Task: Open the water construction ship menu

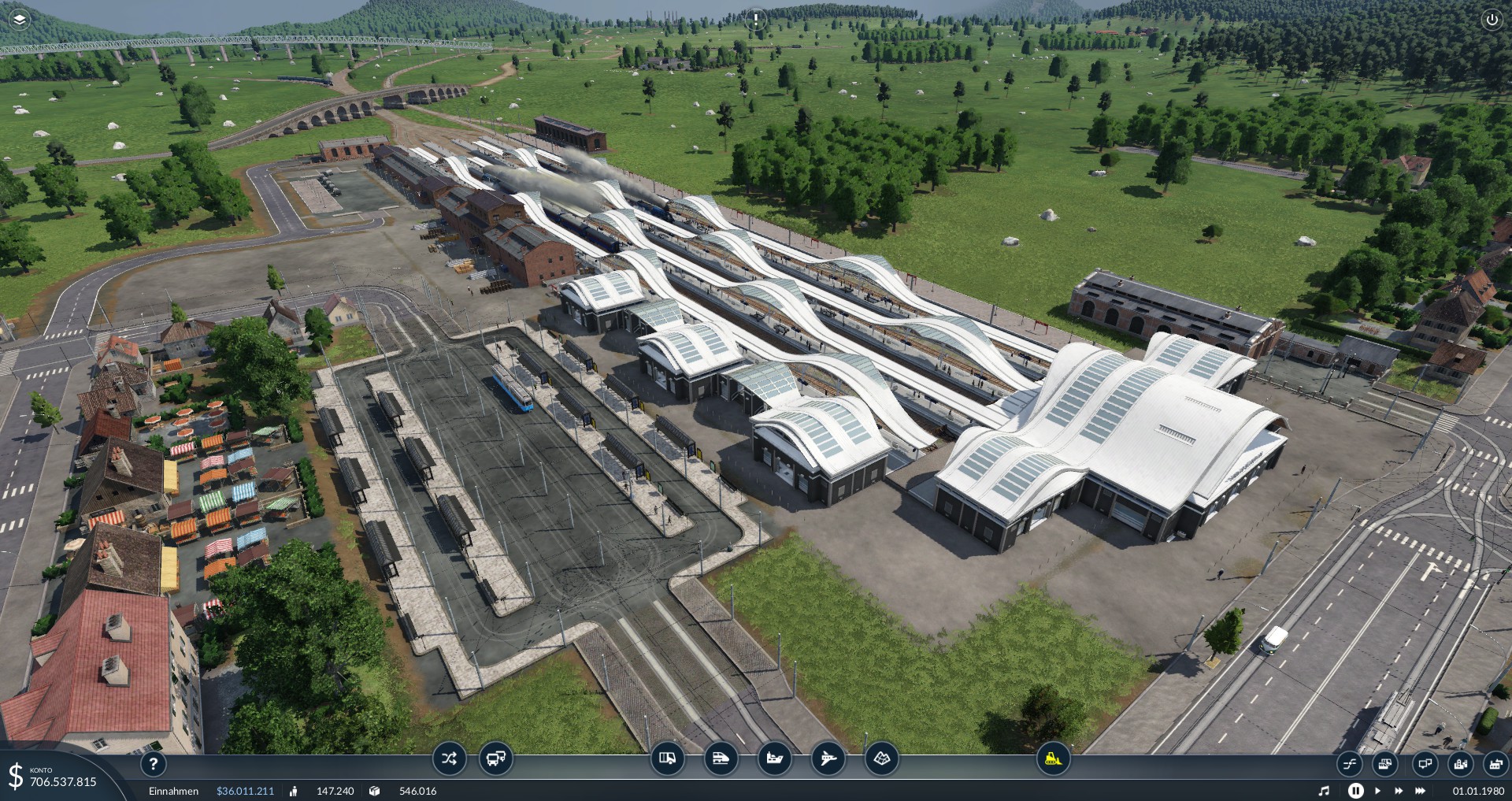Action: [774, 758]
